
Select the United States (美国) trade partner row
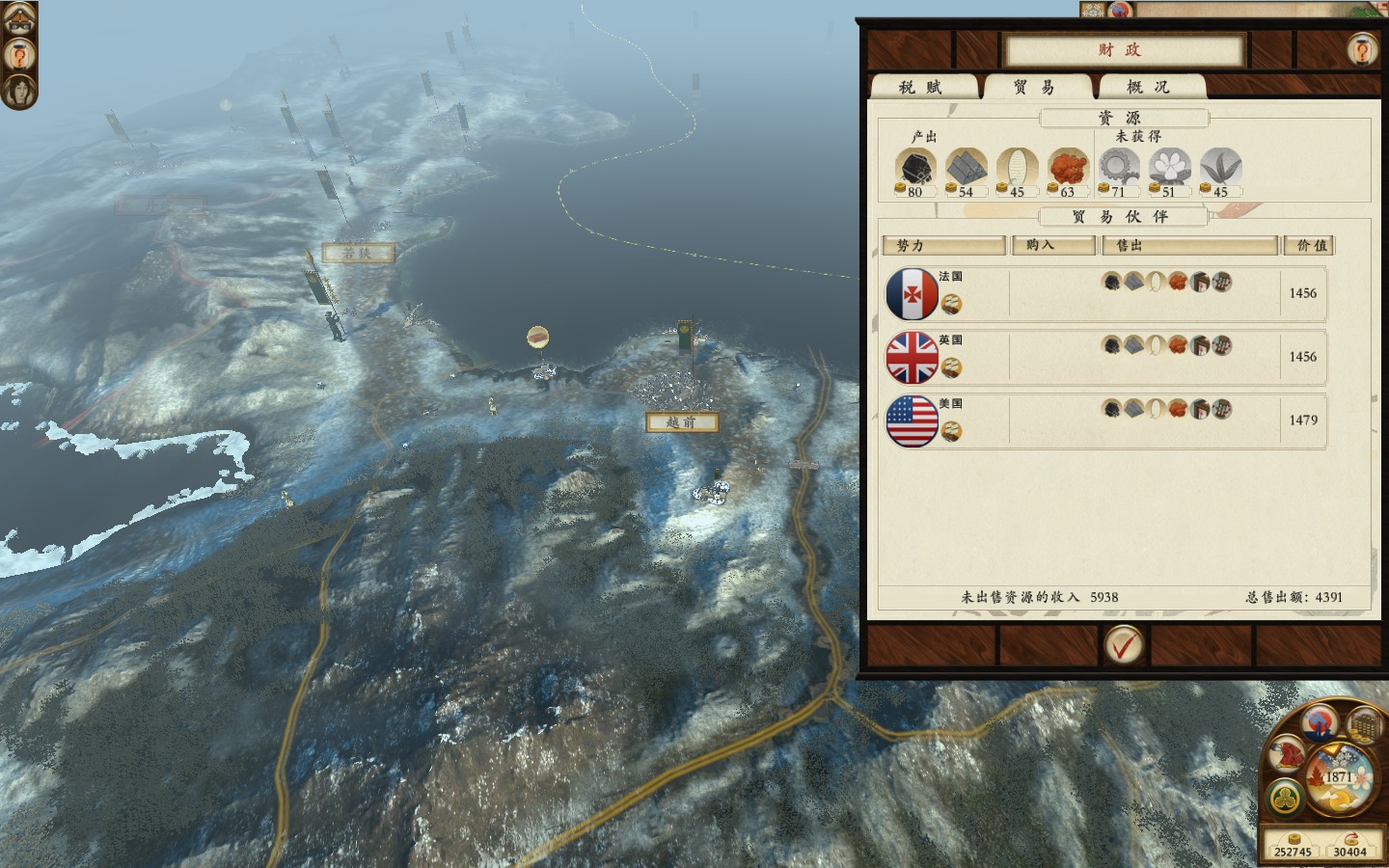[x=1105, y=421]
